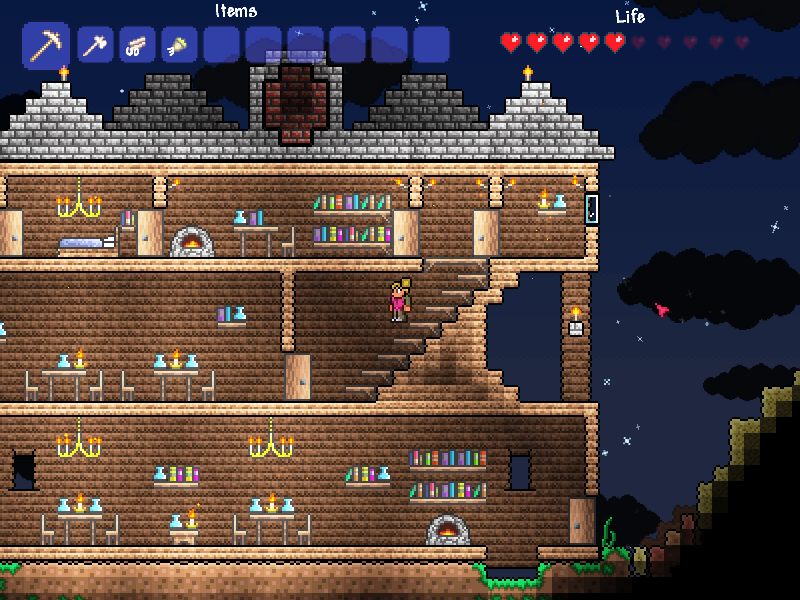
Task: Choose the rope coil hotbar slot
Action: pos(137,45)
